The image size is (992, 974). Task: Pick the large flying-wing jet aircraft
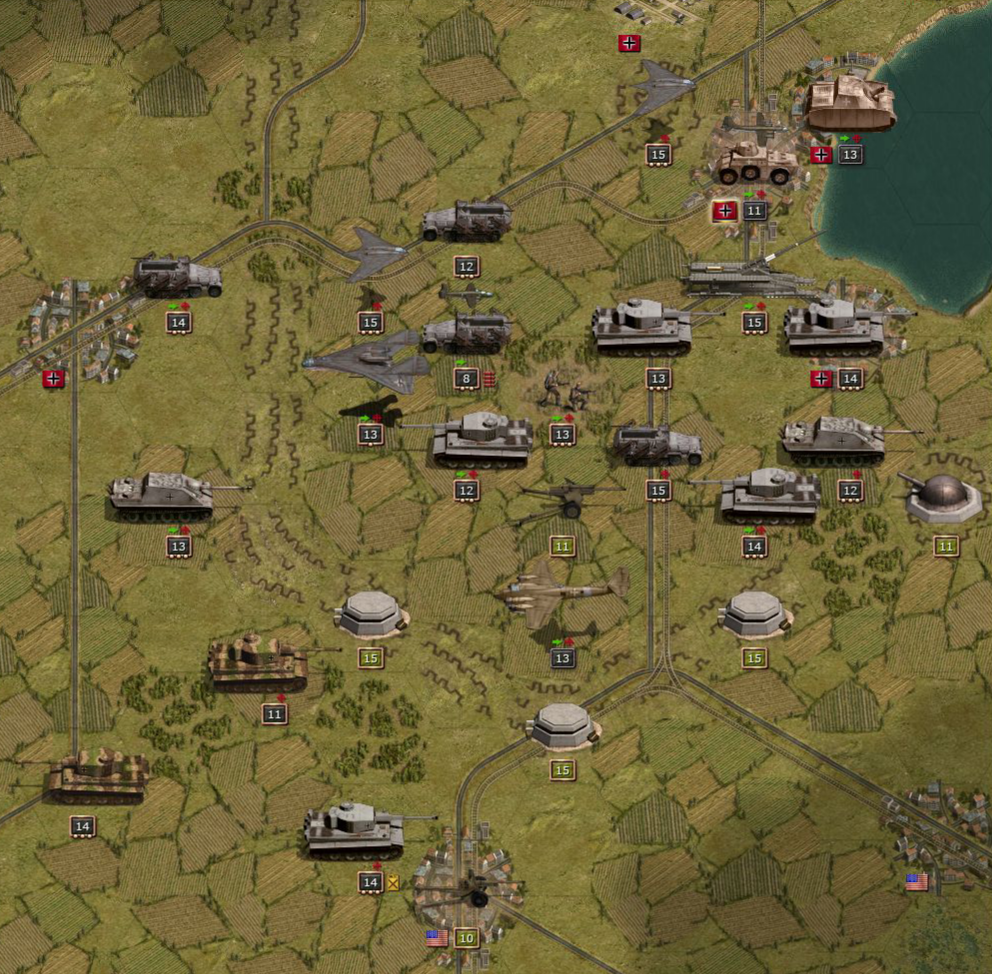[x=368, y=362]
